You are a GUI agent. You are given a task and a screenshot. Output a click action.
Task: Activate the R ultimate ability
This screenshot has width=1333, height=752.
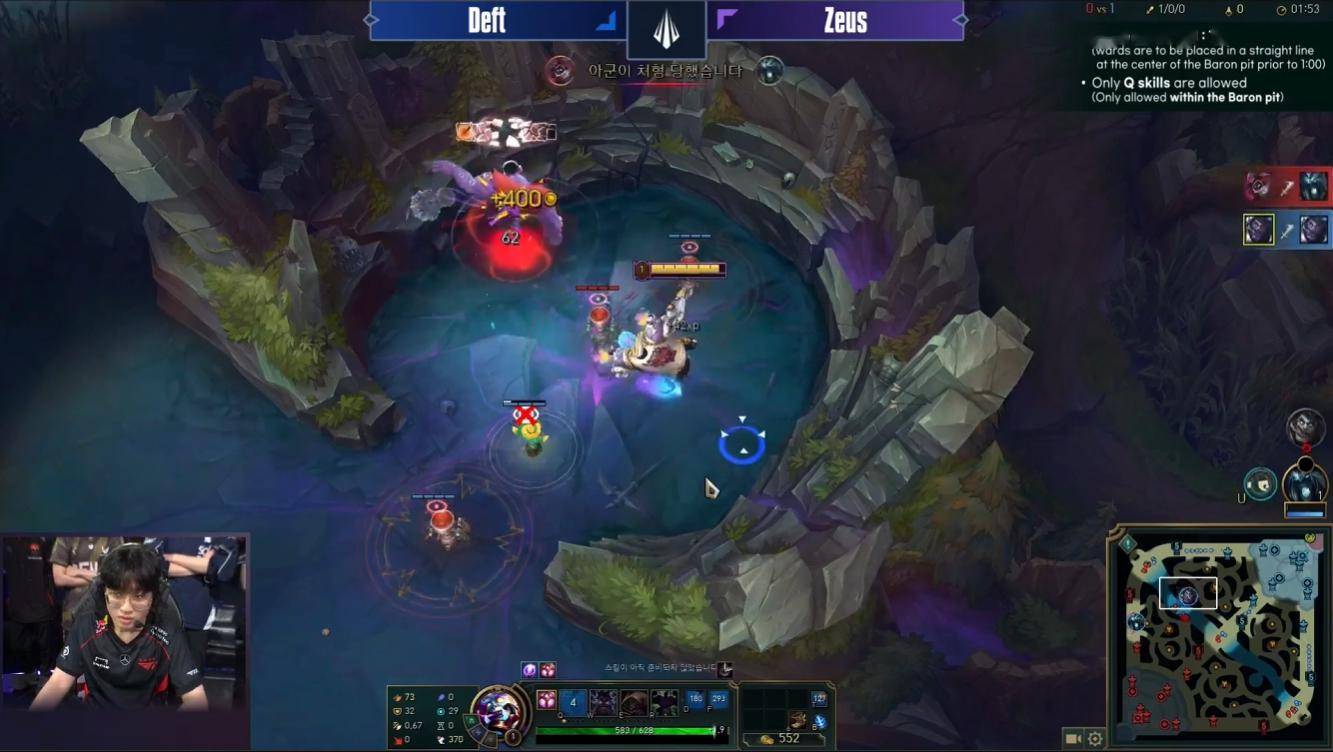pyautogui.click(x=663, y=702)
